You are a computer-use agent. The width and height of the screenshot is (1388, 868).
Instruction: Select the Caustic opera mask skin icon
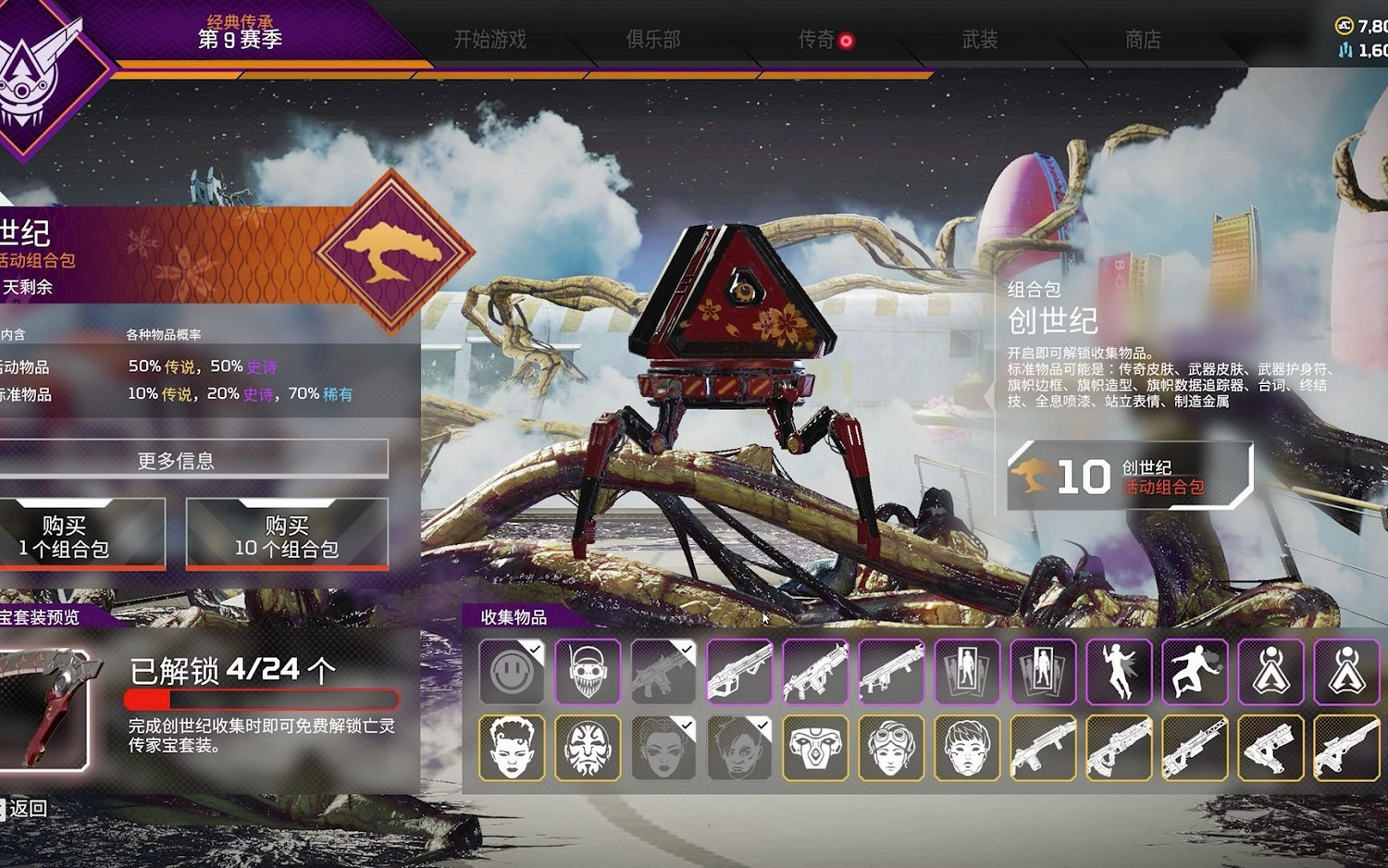pos(589,749)
